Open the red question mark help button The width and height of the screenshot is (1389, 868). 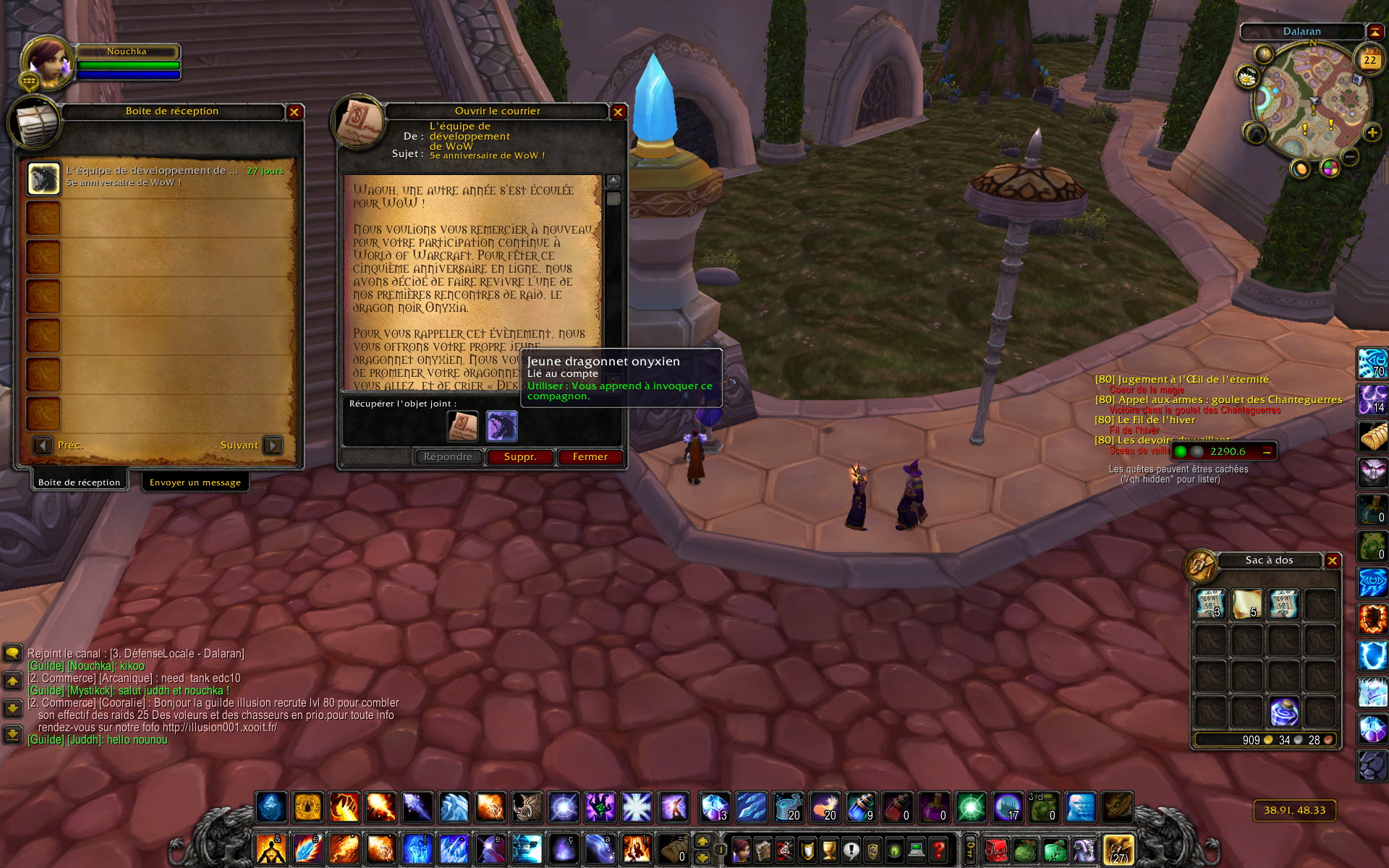coord(938,849)
